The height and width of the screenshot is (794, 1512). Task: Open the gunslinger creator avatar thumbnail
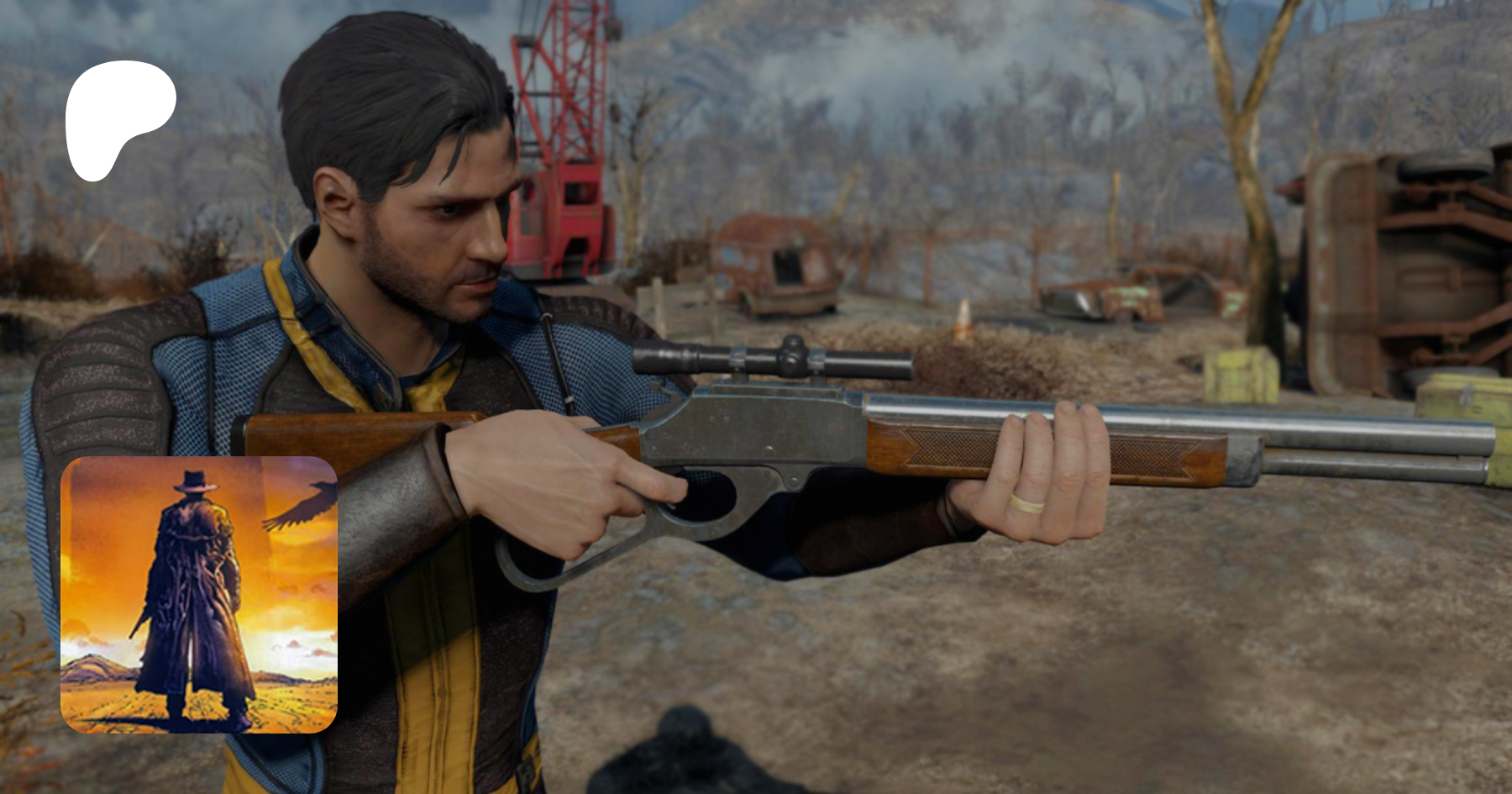199,595
